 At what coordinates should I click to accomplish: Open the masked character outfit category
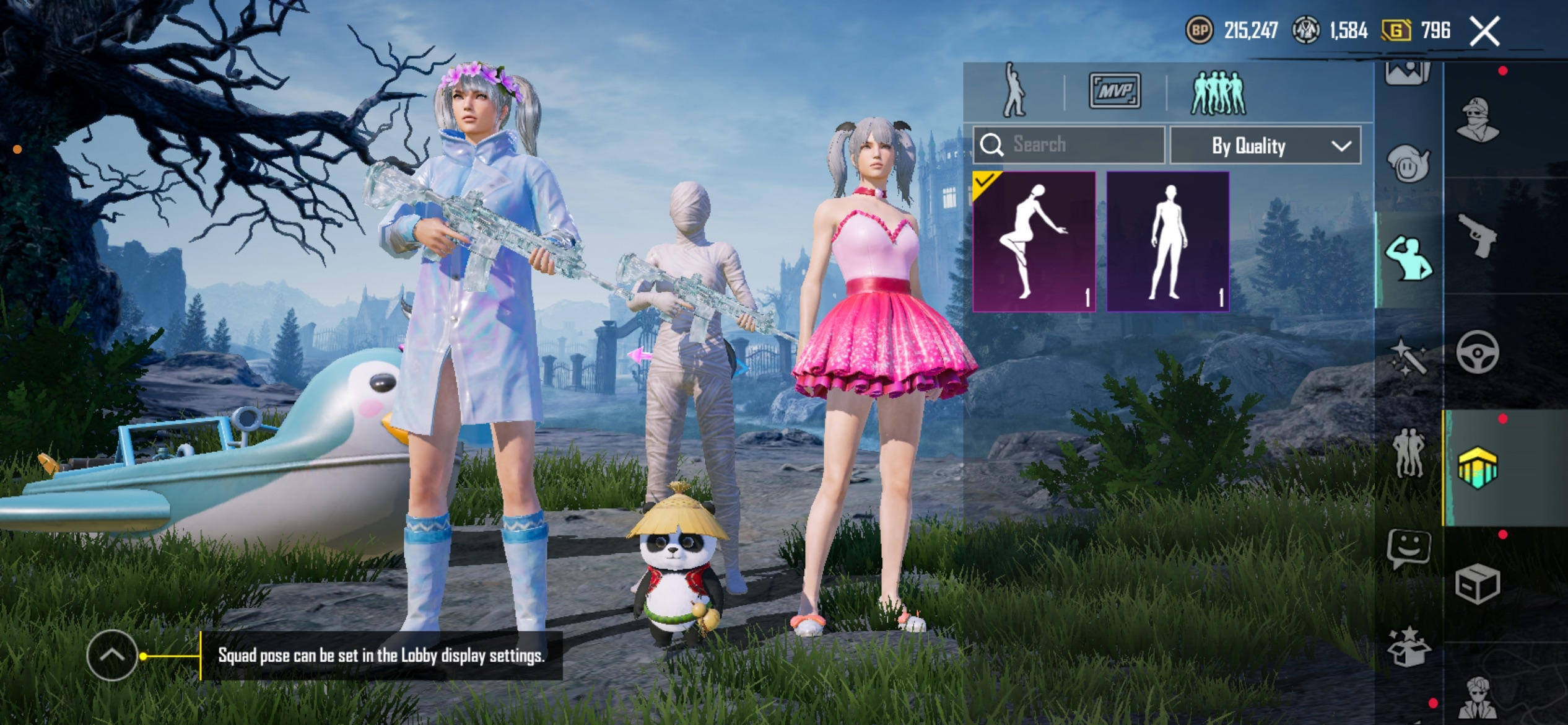(1477, 120)
